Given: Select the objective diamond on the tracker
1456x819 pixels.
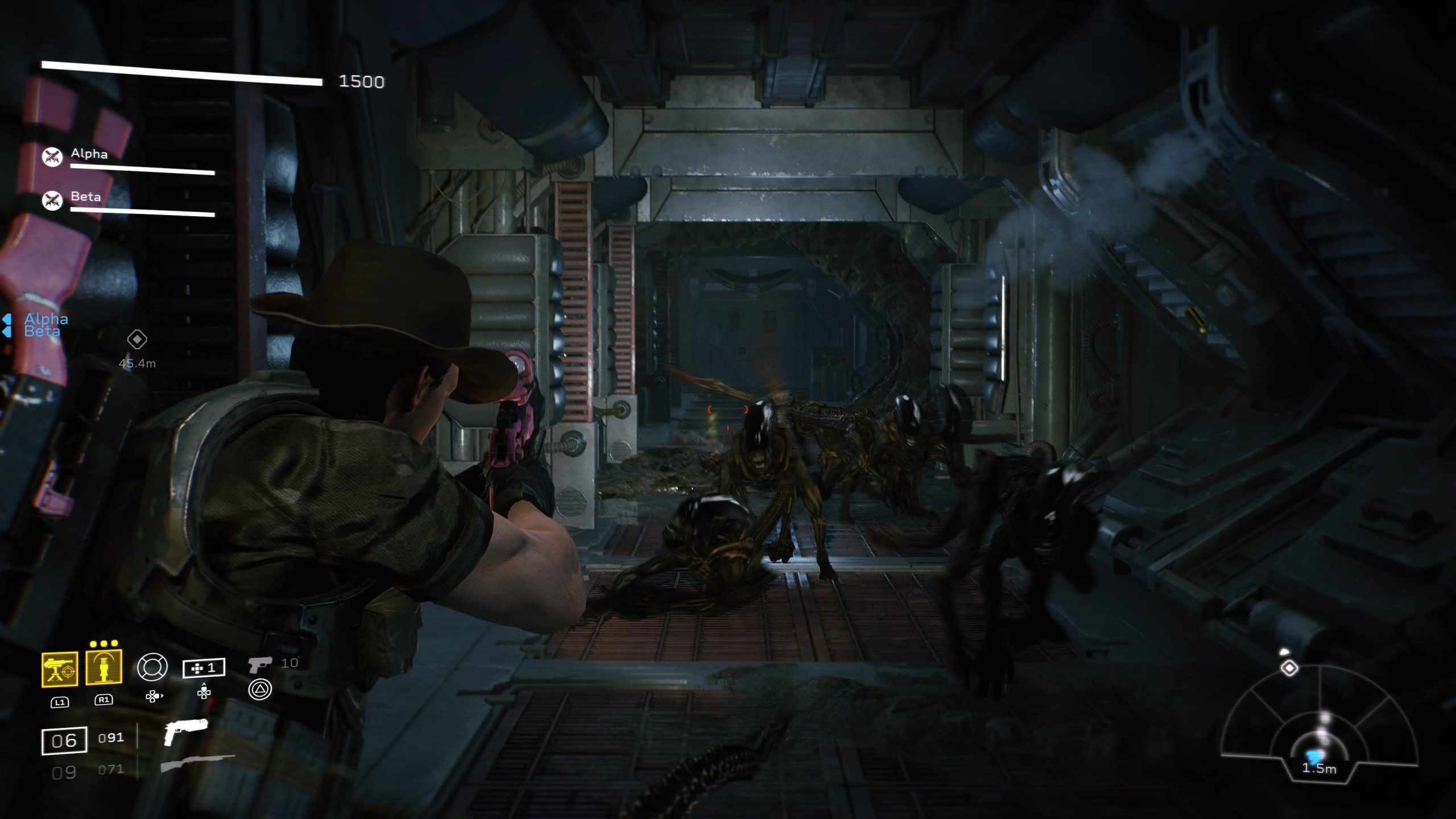Looking at the screenshot, I should (1289, 668).
